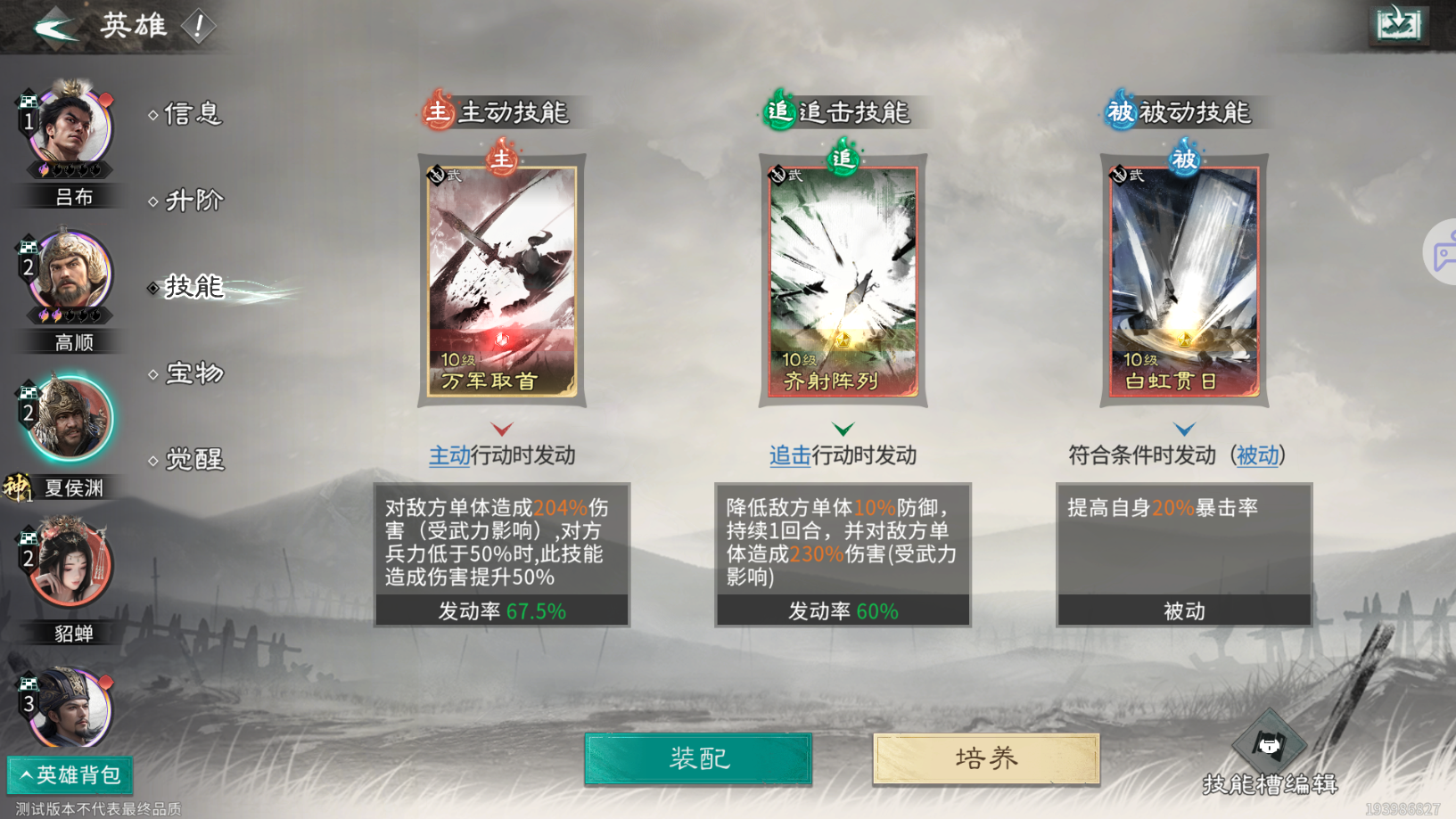Open the exclamation notice icon next to 英雄
Image resolution: width=1456 pixels, height=819 pixels.
(x=198, y=25)
